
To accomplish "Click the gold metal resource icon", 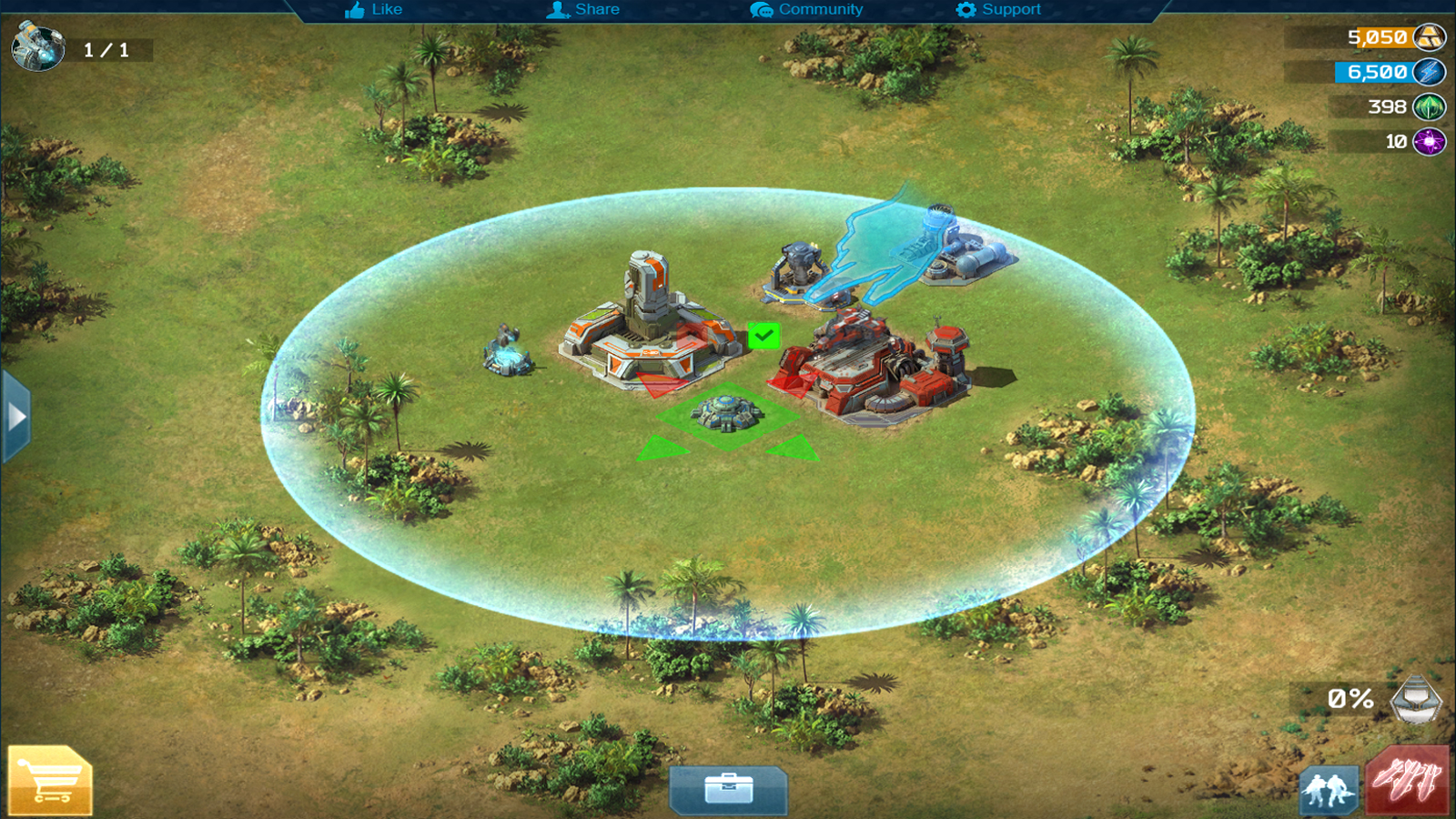I will point(1430,38).
